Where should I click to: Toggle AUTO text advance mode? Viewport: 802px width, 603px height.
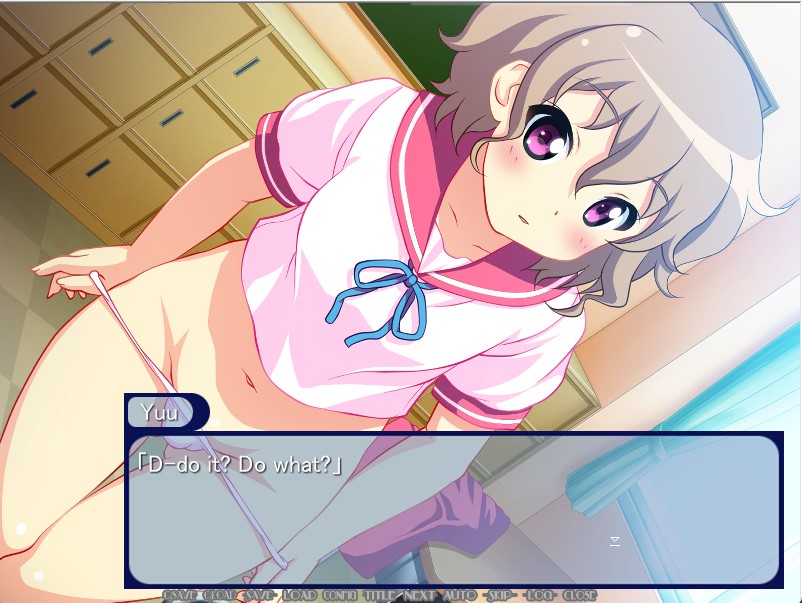coord(459,595)
